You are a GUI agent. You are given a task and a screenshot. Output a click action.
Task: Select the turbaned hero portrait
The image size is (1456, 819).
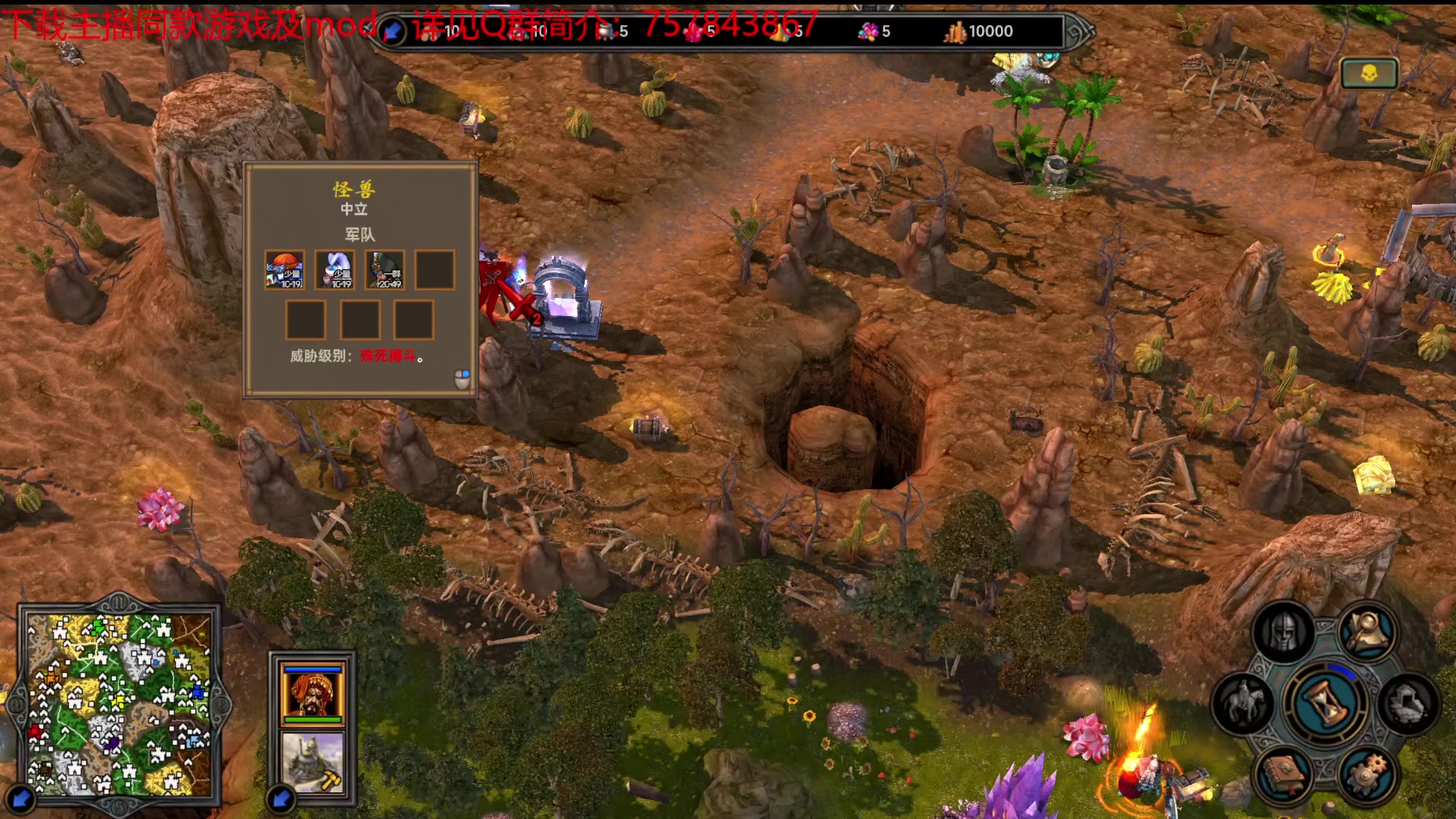tap(312, 693)
